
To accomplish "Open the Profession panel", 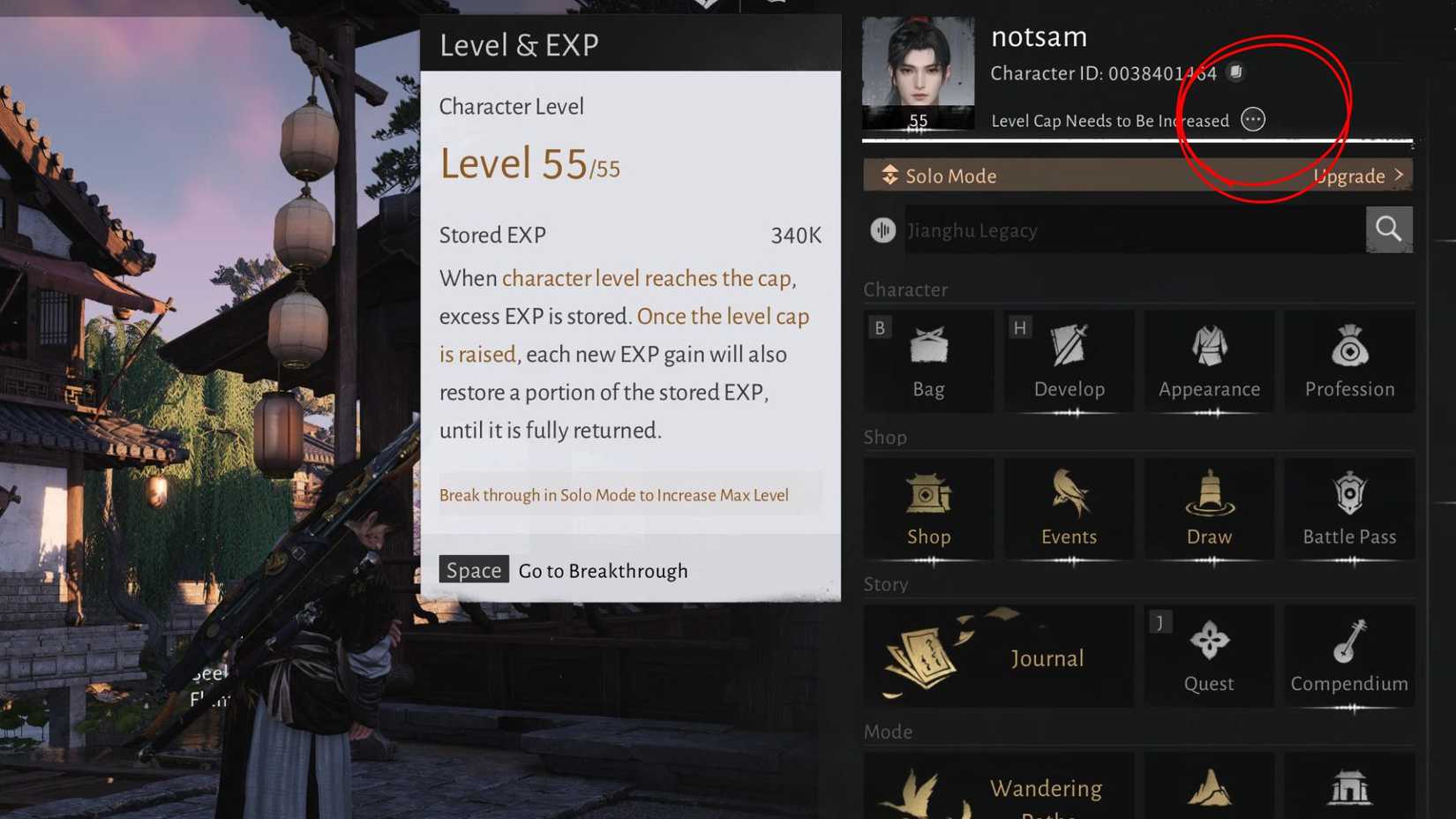I will click(x=1348, y=360).
